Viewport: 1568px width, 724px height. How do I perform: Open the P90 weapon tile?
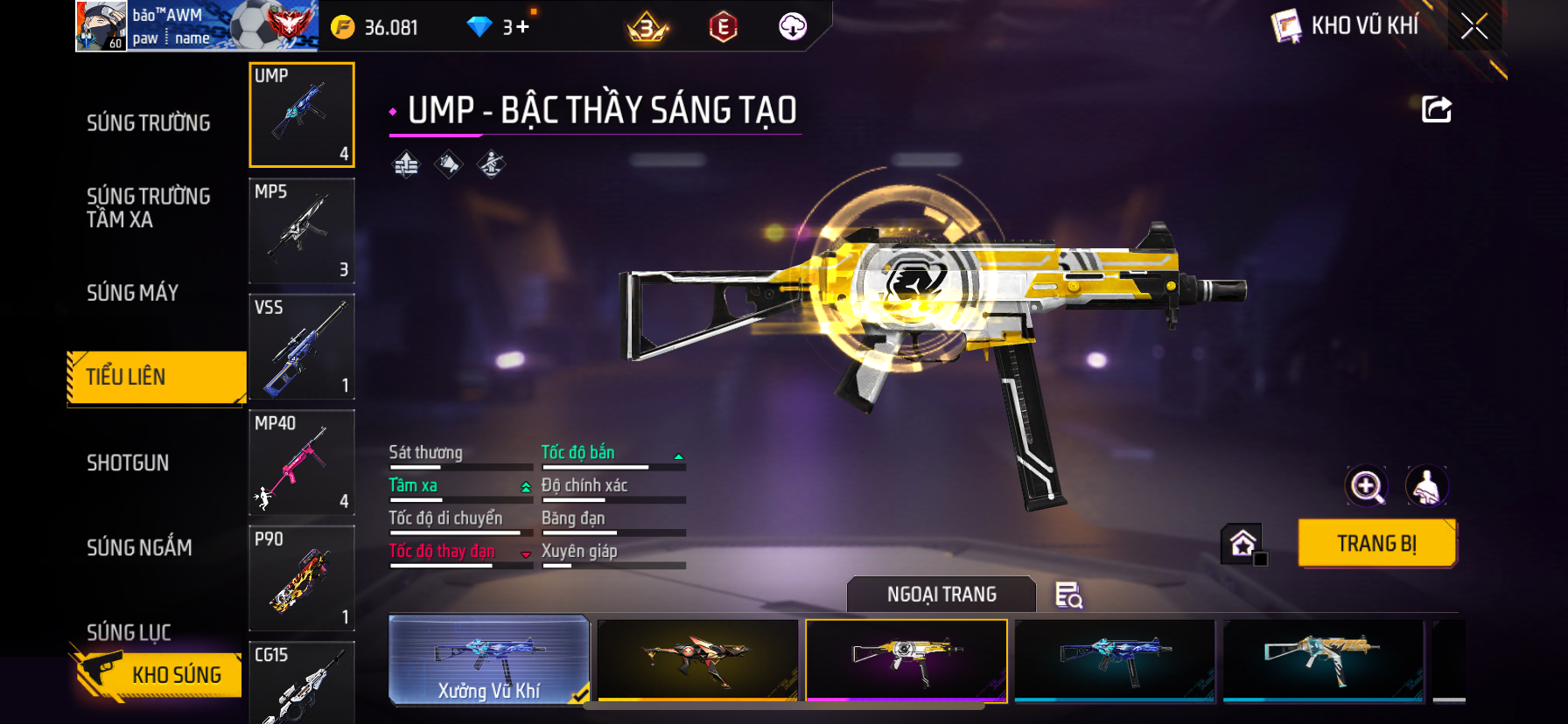pos(302,578)
